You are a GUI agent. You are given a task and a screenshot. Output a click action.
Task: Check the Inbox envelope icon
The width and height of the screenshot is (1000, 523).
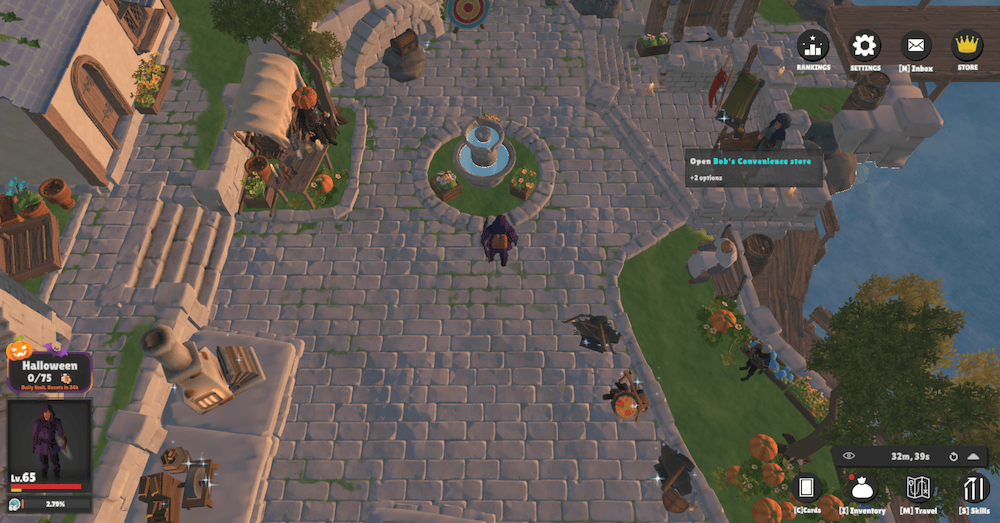[x=916, y=46]
